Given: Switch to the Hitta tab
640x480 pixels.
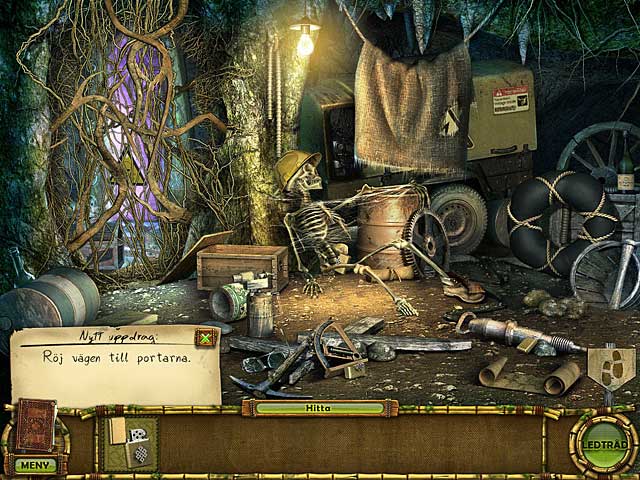Looking at the screenshot, I should point(319,408).
